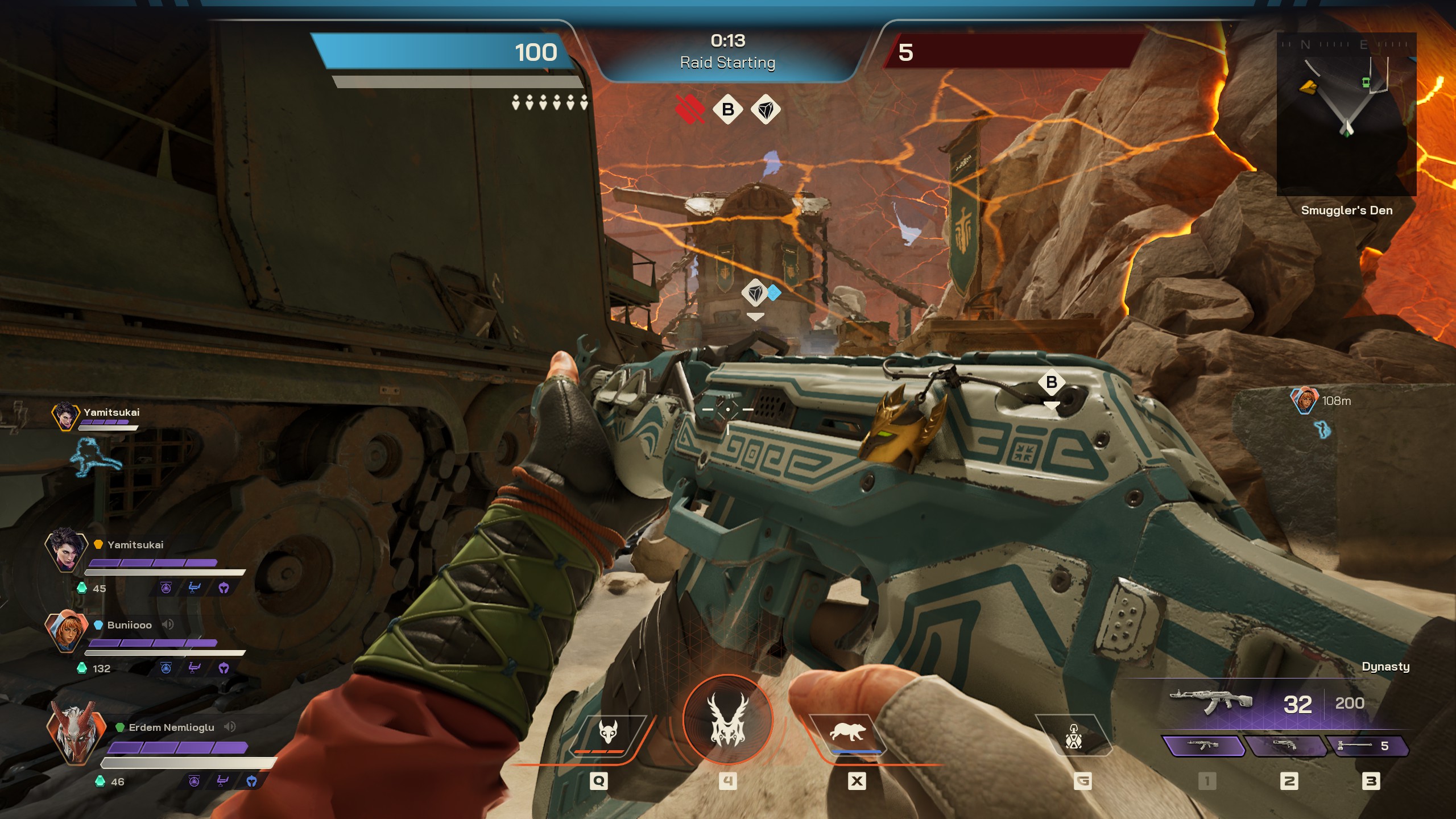The image size is (1456, 819).
Task: Switch to the primary rifle weapon slot
Action: point(1203,746)
